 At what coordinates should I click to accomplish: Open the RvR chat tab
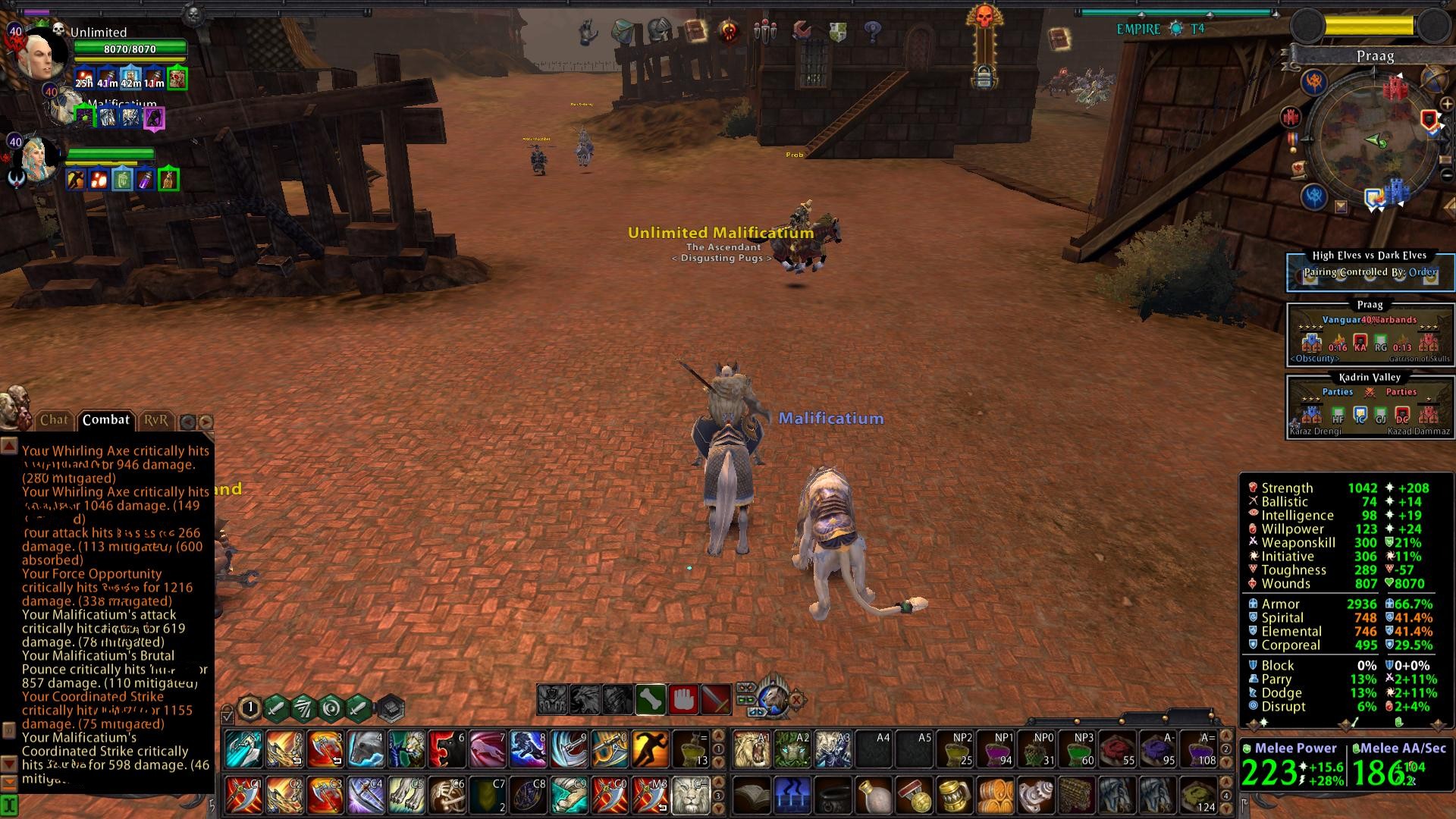point(155,420)
